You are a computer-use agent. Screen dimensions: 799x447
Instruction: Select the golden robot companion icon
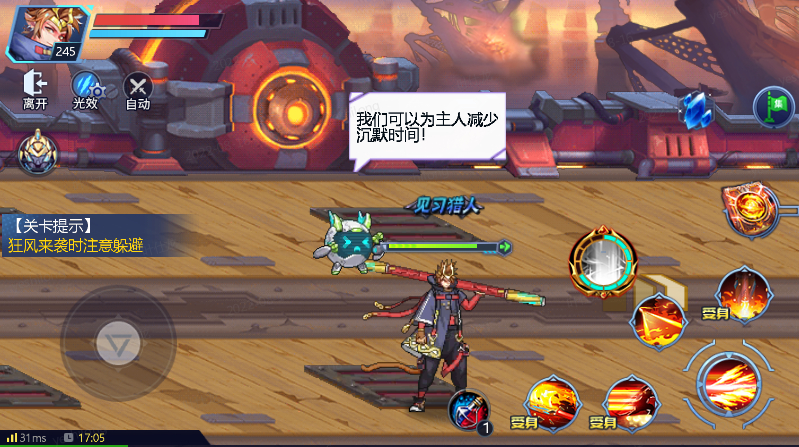point(38,153)
